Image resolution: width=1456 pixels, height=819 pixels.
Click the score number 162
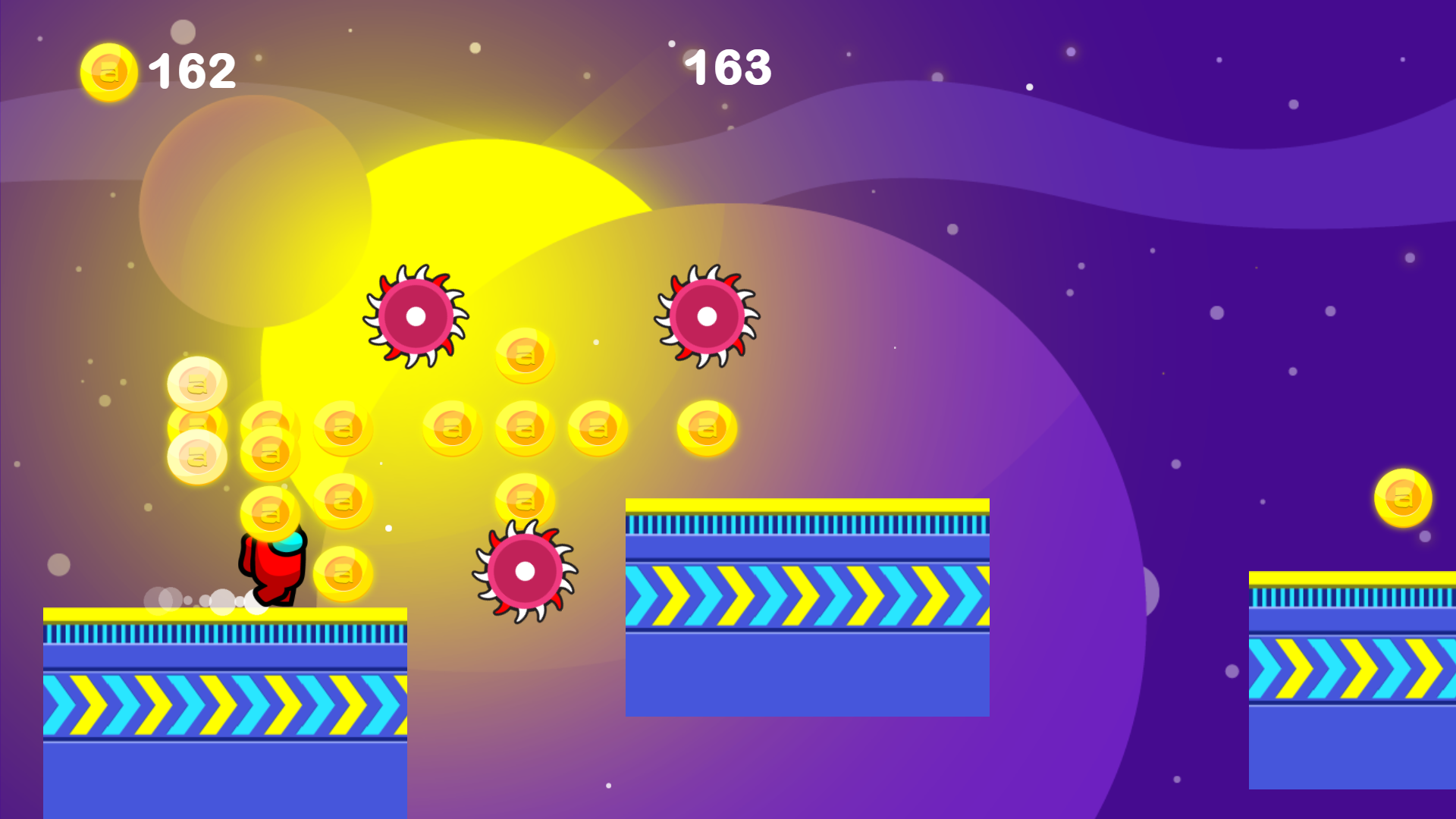click(x=191, y=72)
